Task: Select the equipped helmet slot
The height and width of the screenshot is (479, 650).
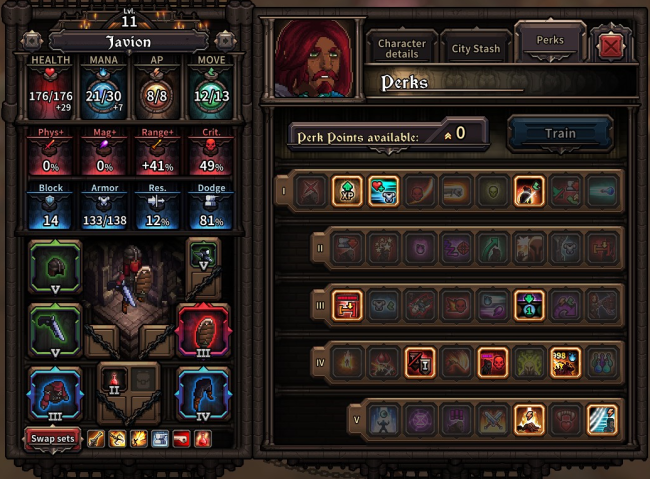Action: coord(55,268)
